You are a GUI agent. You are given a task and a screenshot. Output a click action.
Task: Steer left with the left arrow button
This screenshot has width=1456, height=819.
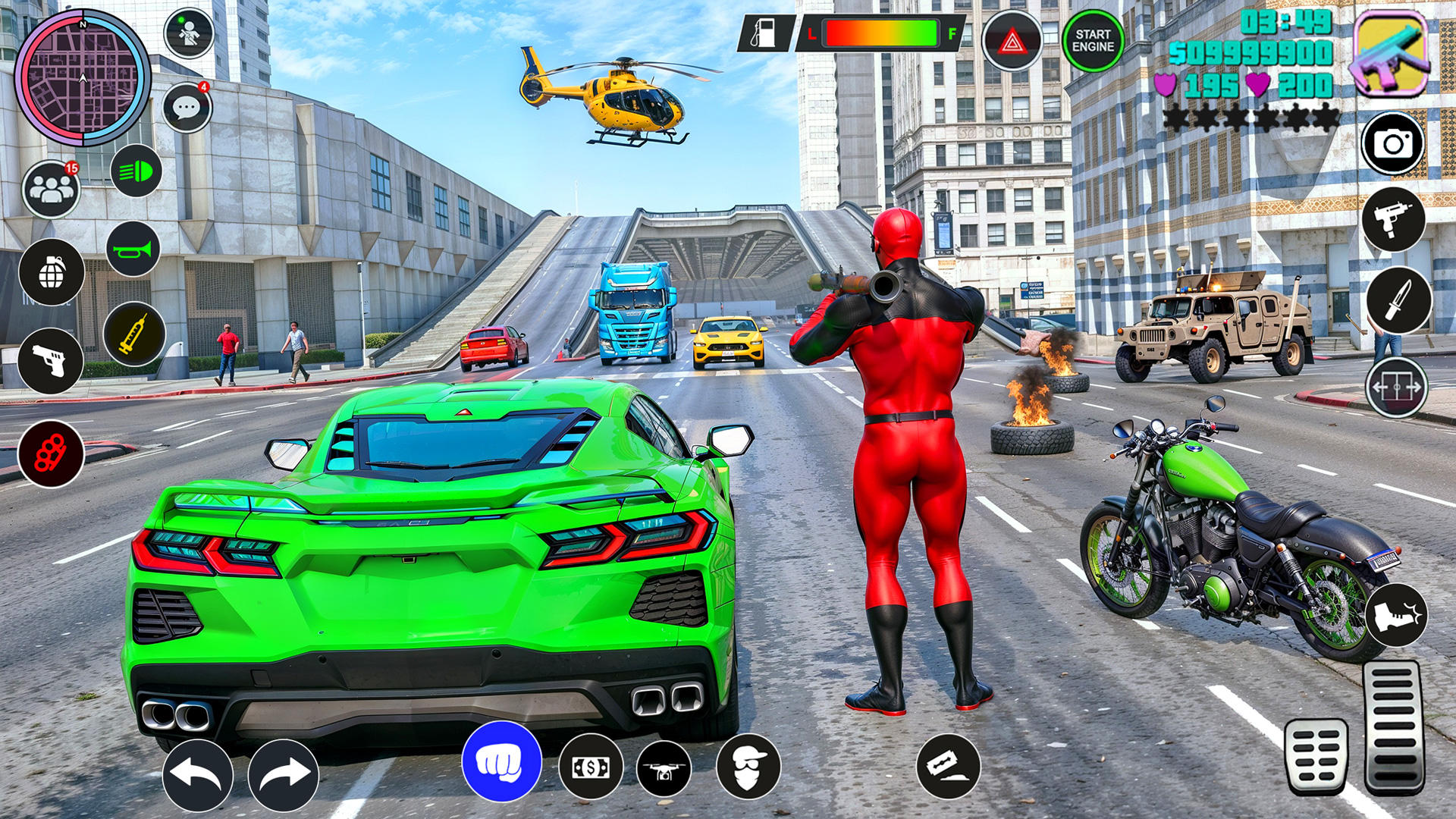(198, 774)
